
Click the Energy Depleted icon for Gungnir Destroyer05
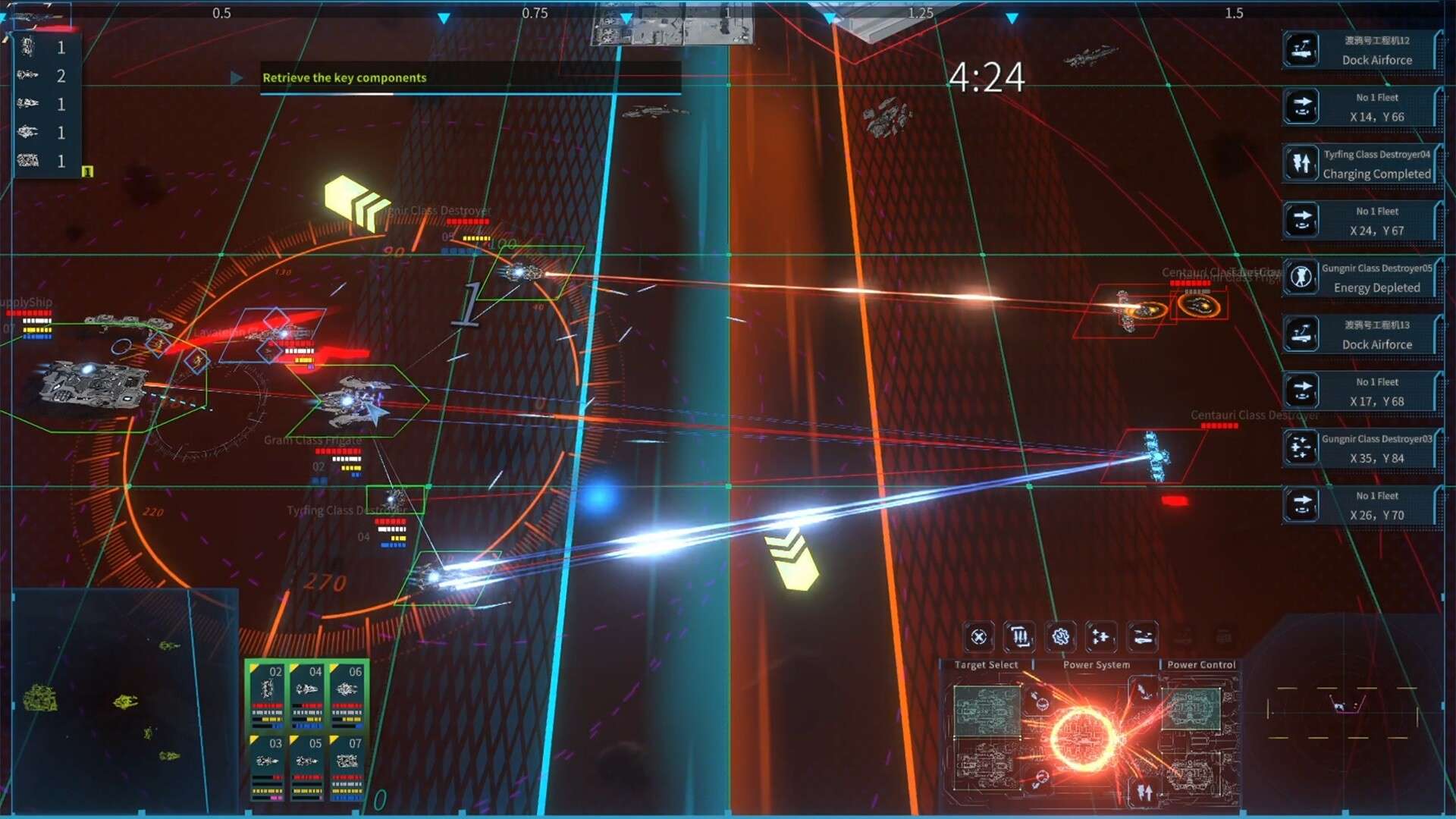coord(1301,278)
